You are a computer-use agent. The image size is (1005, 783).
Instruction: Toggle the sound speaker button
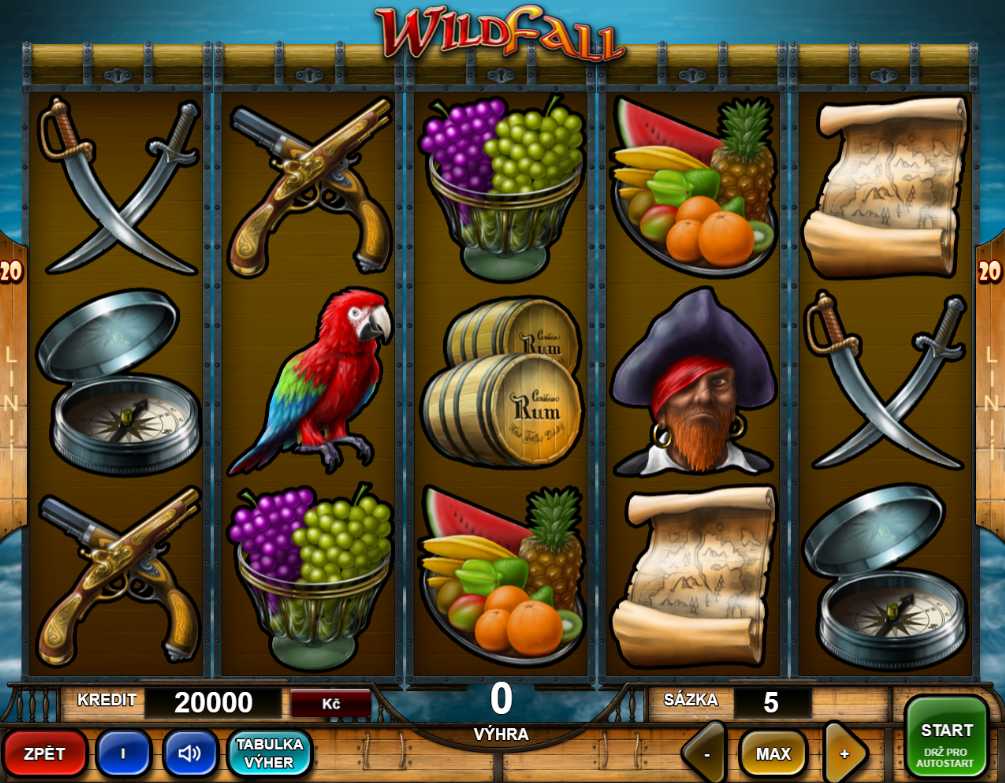coord(190,753)
